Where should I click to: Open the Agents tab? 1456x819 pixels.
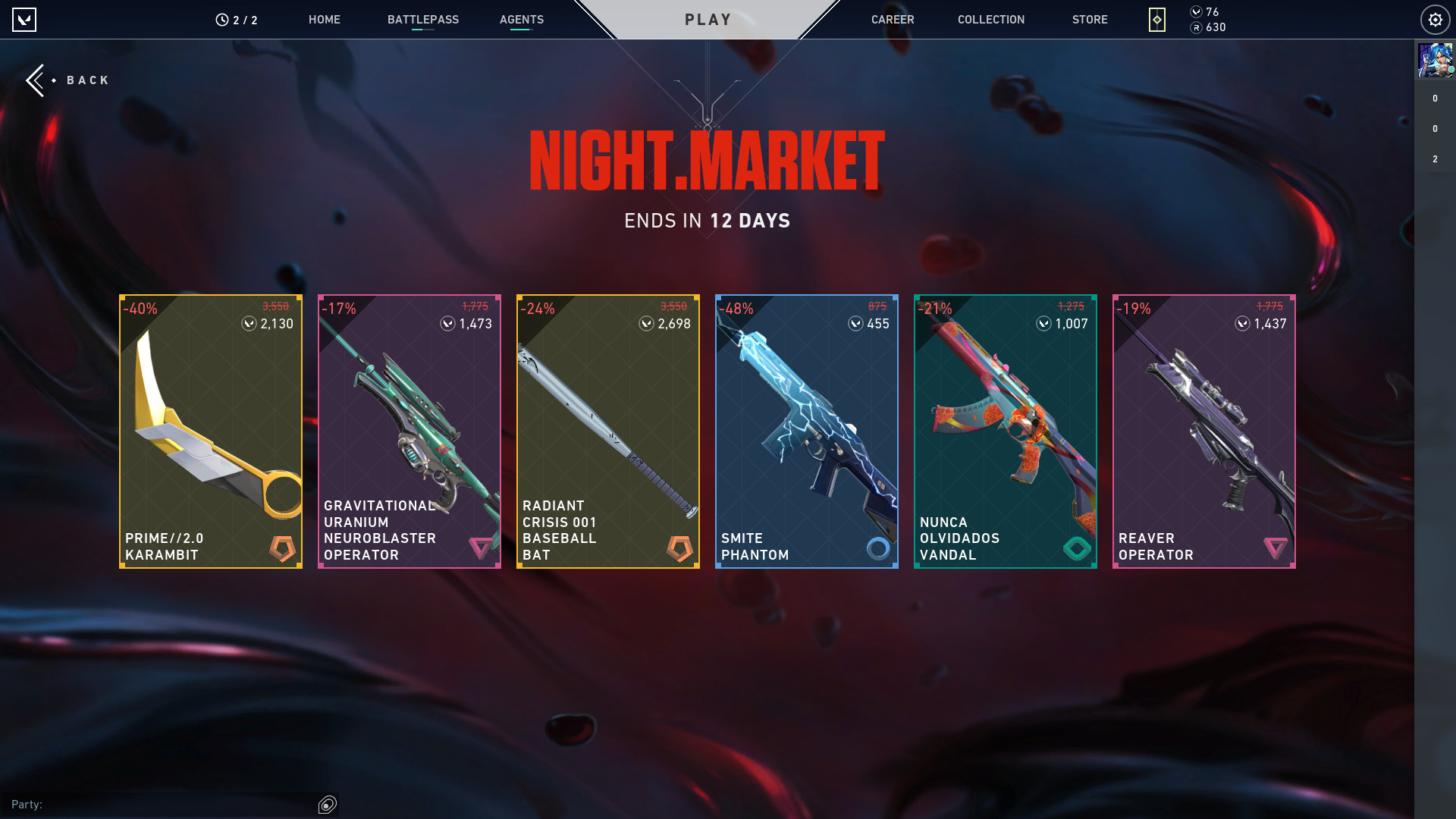click(521, 20)
